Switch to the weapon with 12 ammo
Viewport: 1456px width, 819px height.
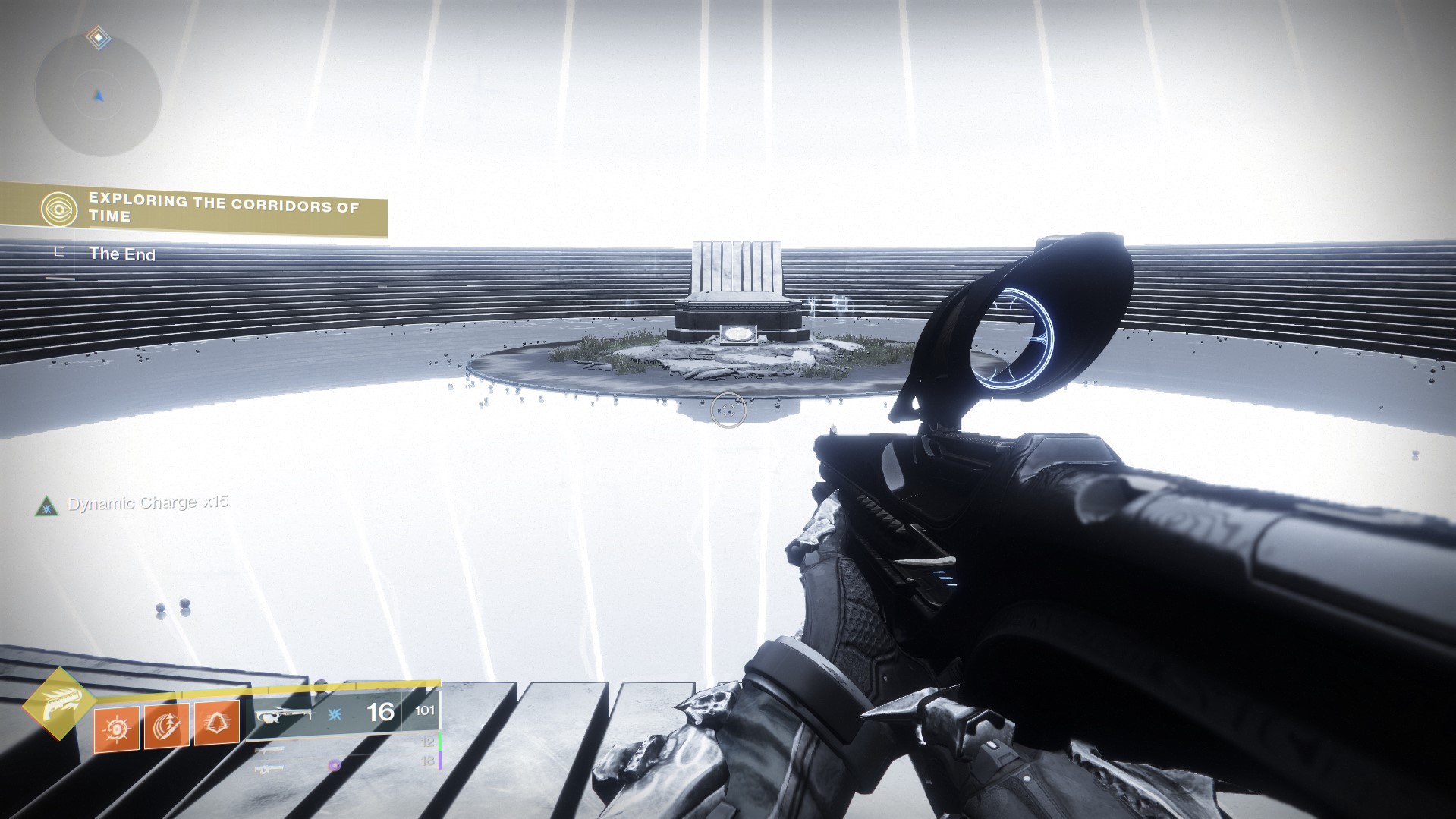(x=270, y=750)
